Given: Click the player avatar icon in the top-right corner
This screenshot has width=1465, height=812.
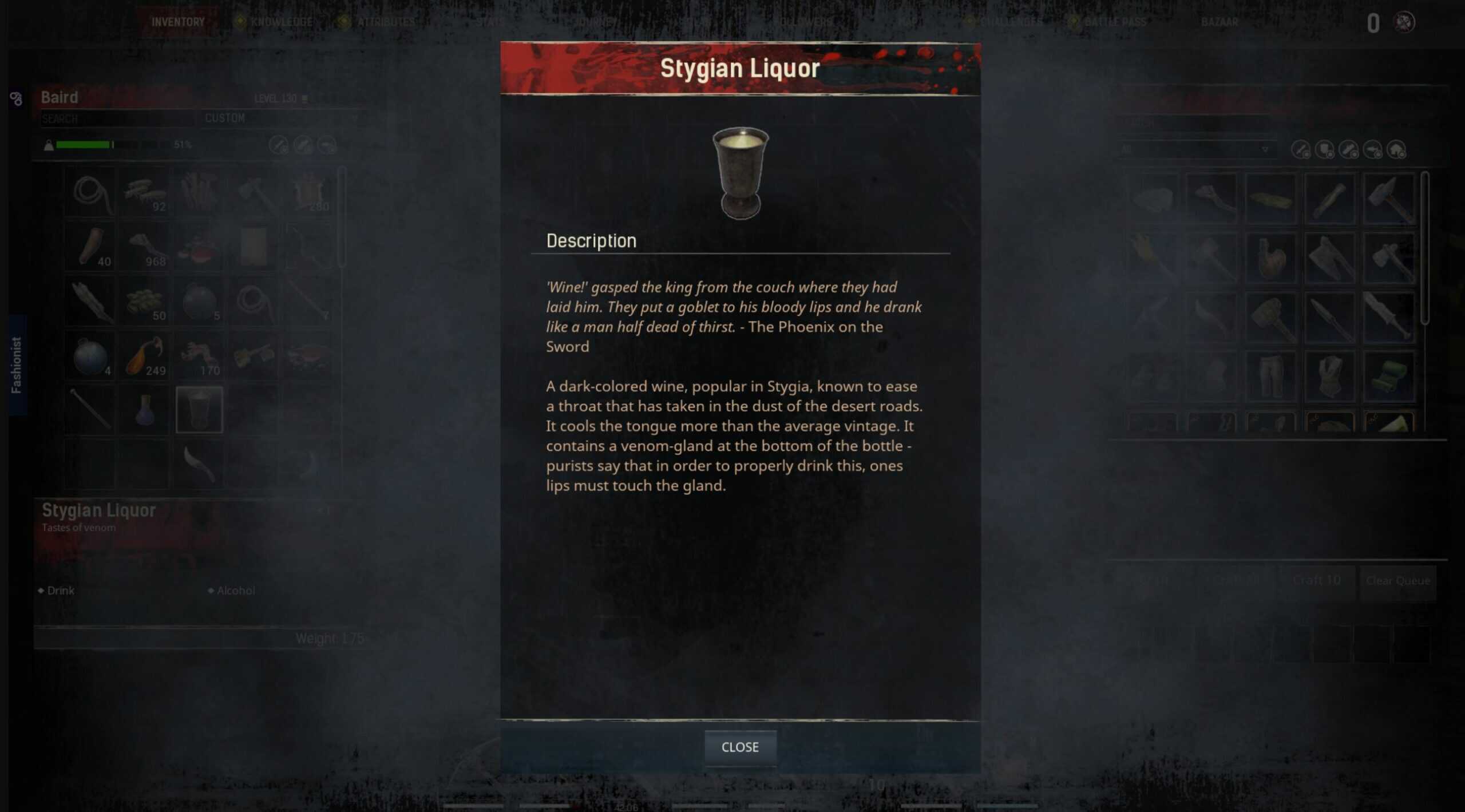Looking at the screenshot, I should click(x=1405, y=22).
